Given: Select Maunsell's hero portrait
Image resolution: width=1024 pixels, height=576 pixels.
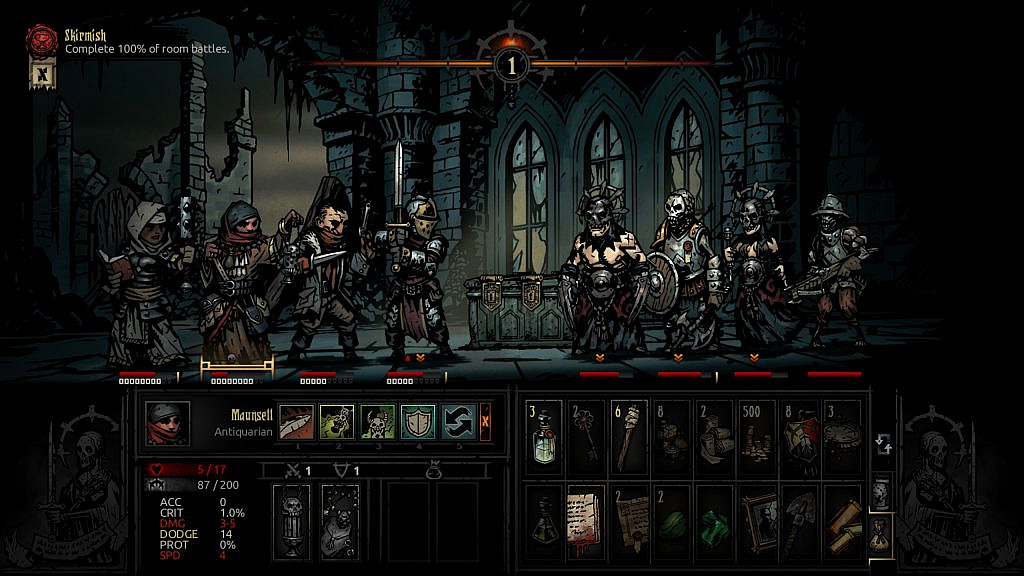Looking at the screenshot, I should [166, 422].
